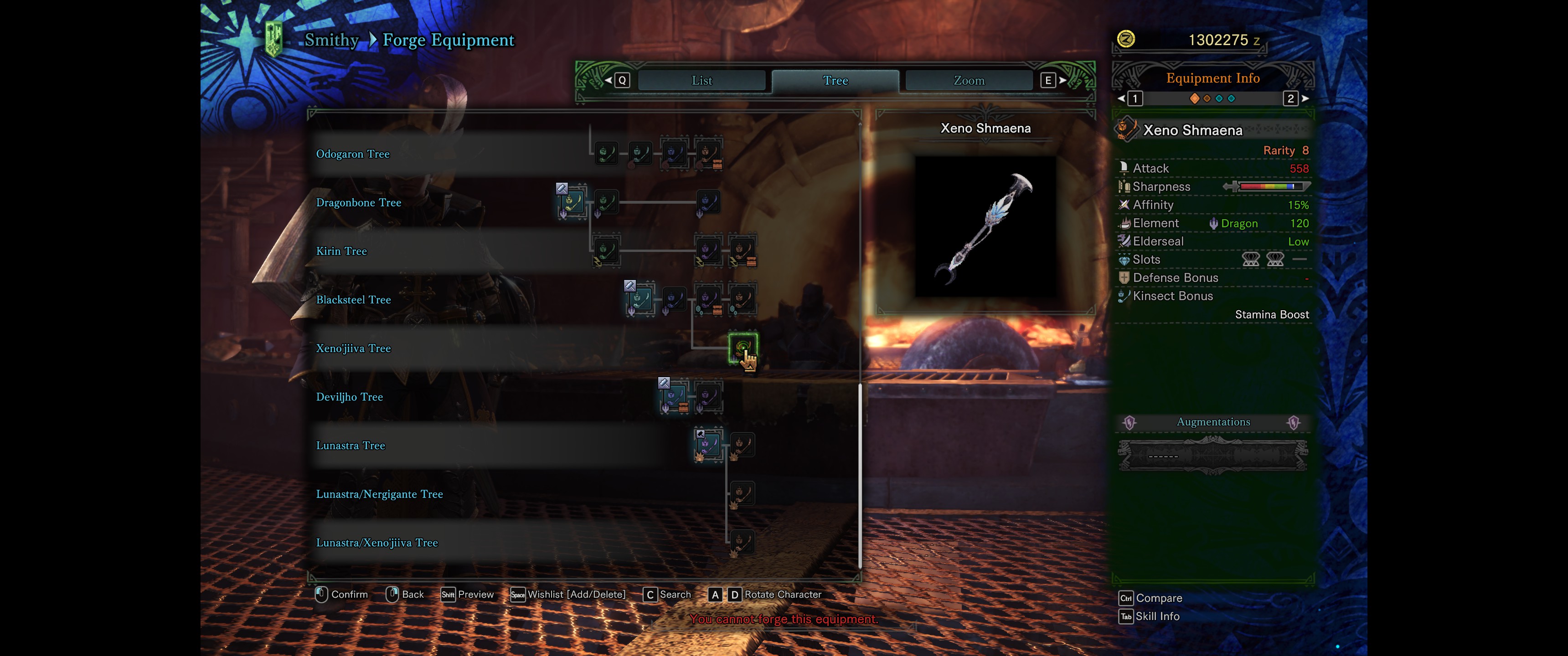Choose the Odogaron Tree row label
This screenshot has width=1568, height=656.
click(352, 154)
